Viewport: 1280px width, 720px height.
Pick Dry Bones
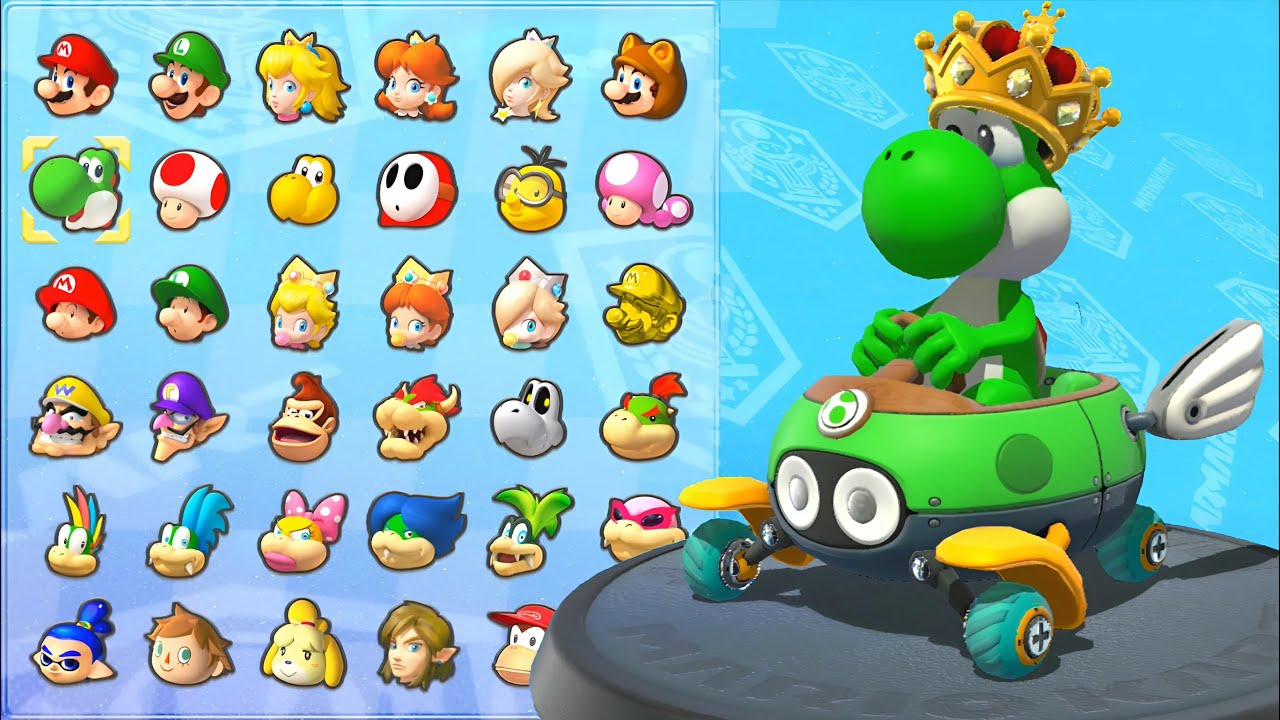point(529,417)
